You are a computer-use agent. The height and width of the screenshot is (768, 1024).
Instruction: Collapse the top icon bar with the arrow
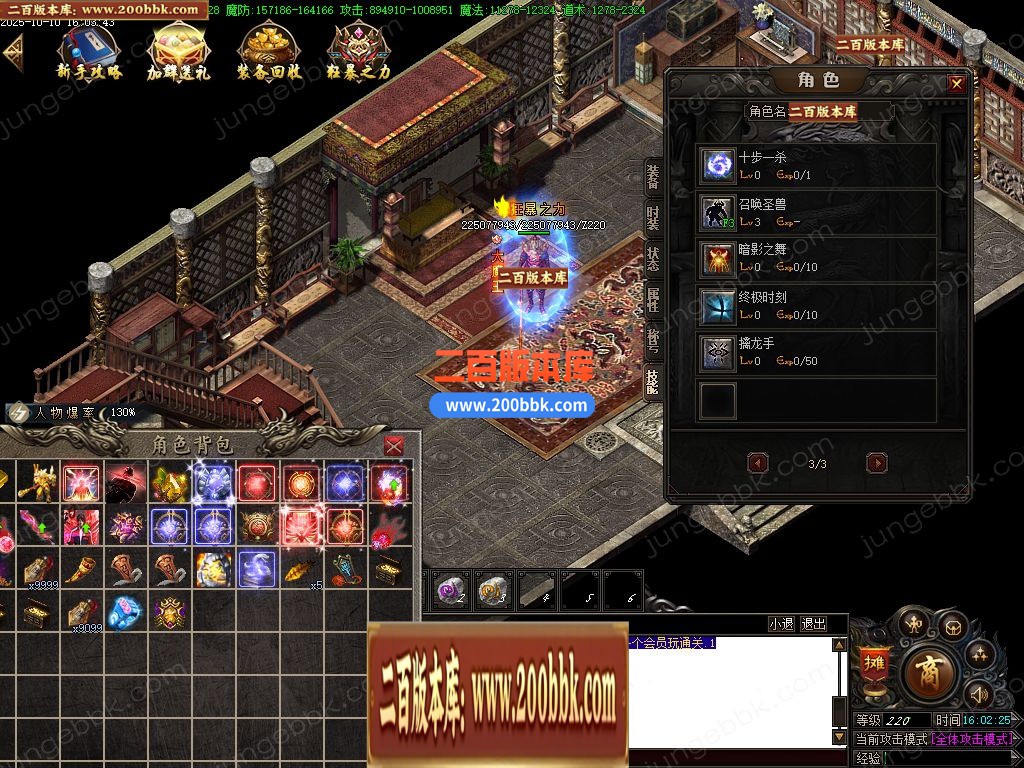[x=13, y=51]
